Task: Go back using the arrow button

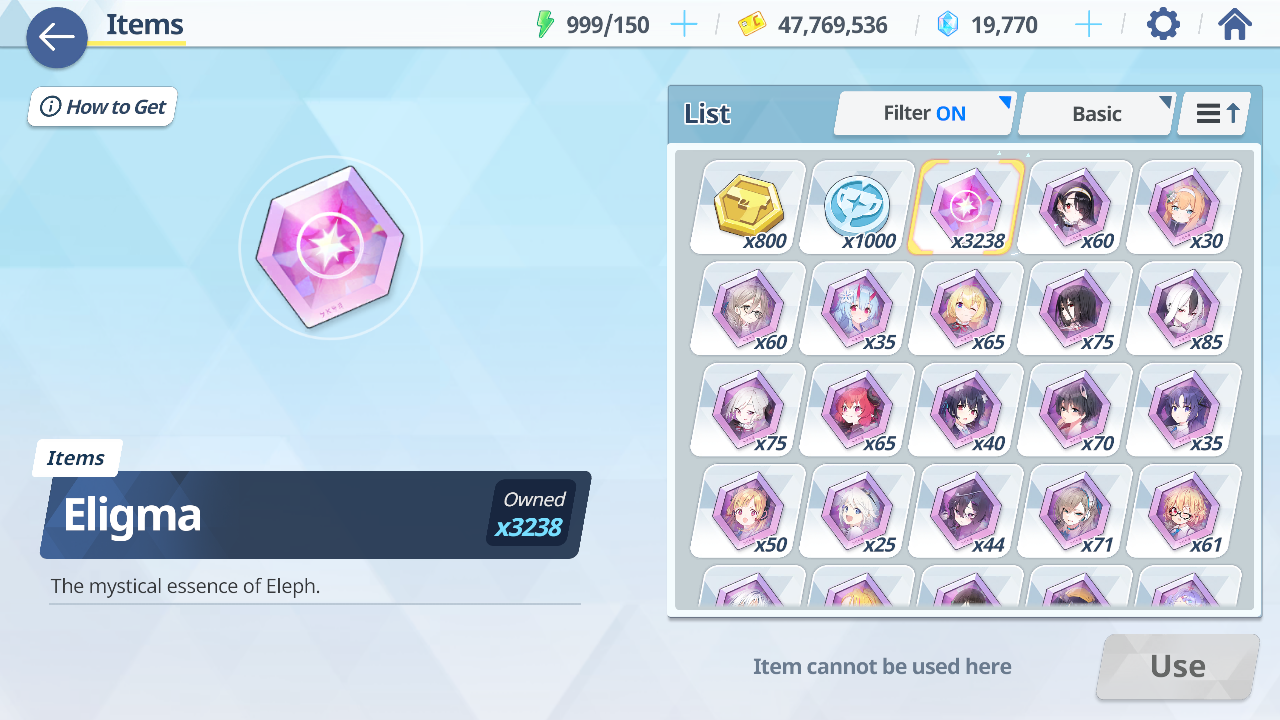Action: click(x=57, y=38)
